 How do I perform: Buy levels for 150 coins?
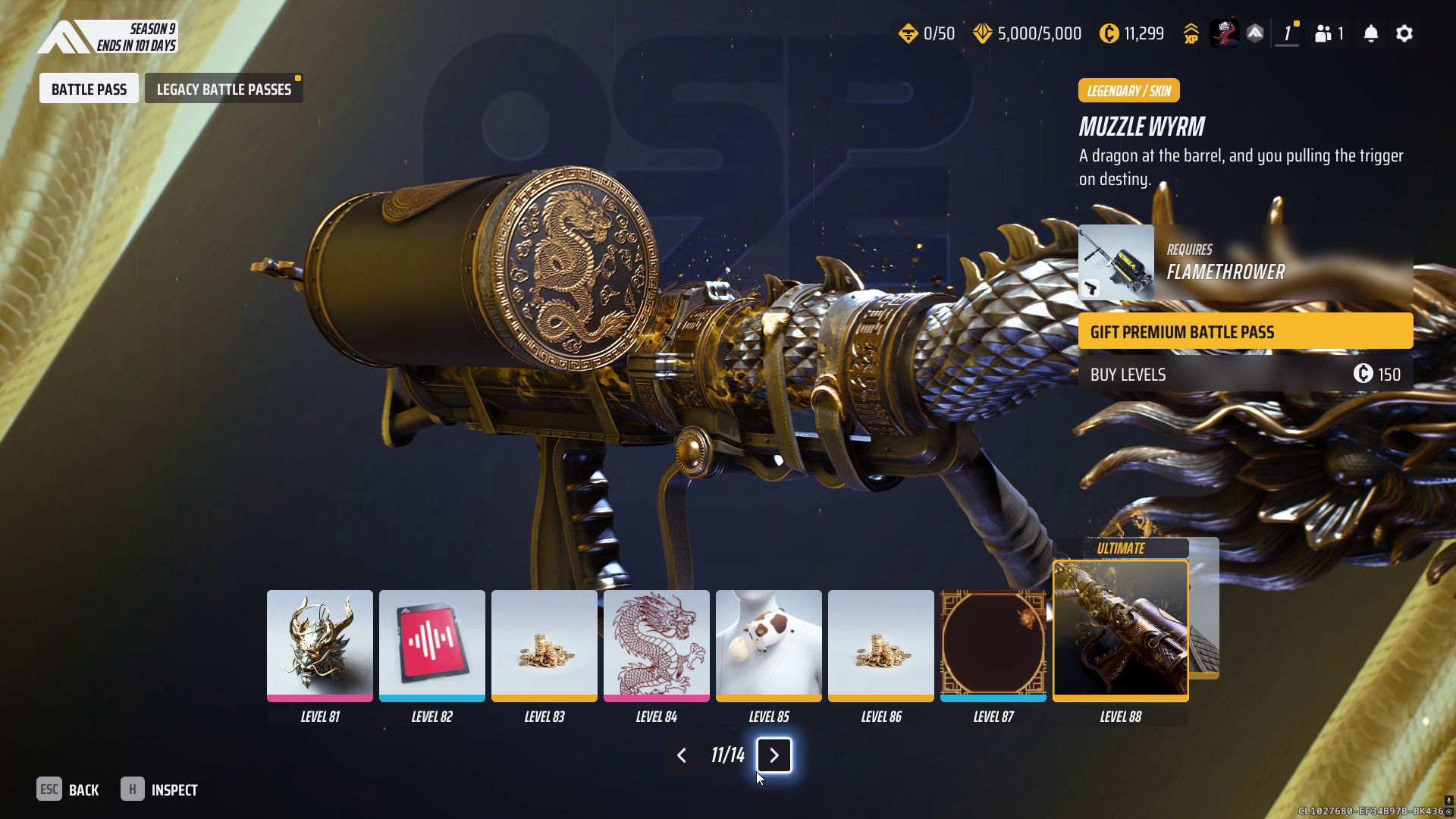tap(1245, 374)
